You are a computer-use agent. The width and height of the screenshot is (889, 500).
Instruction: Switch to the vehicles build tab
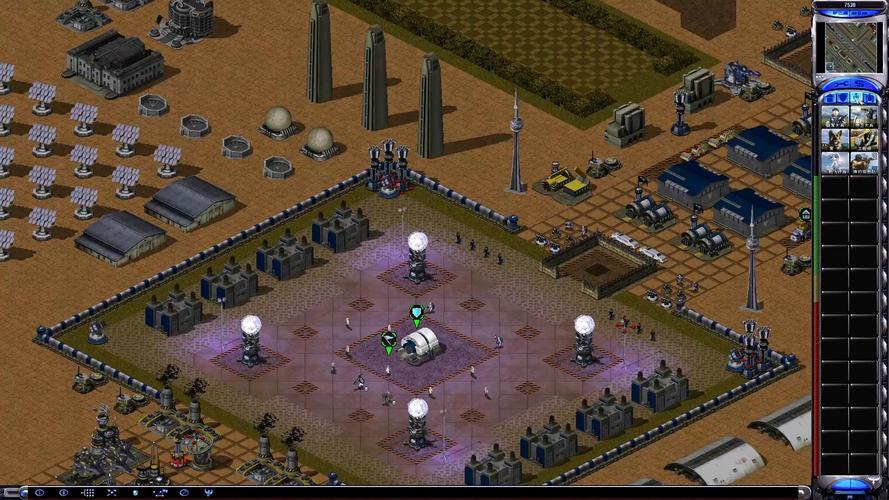click(x=869, y=98)
